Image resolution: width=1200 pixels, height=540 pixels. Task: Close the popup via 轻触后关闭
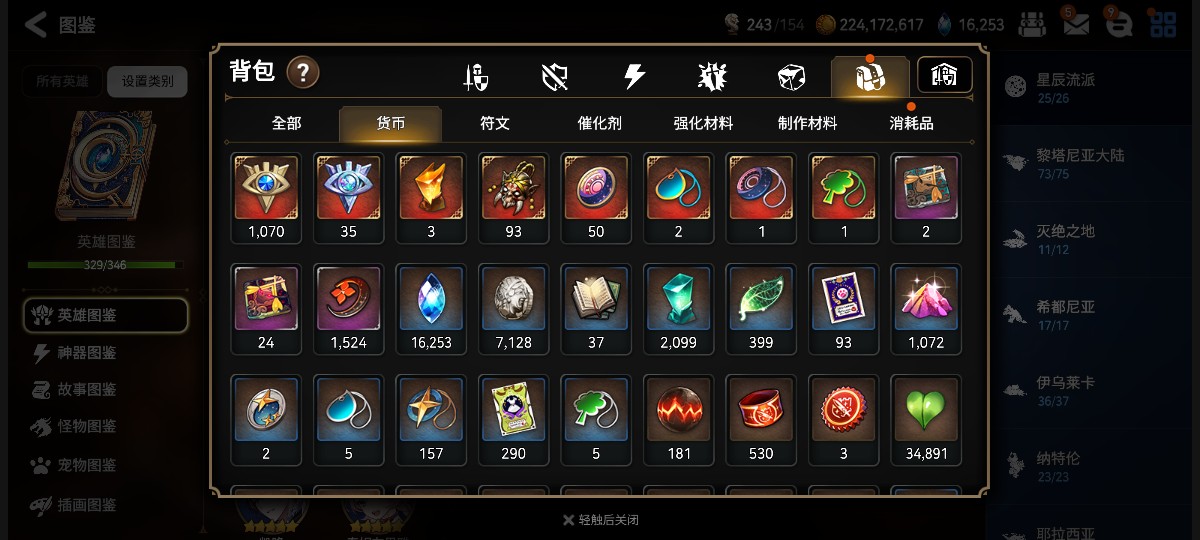[600, 520]
